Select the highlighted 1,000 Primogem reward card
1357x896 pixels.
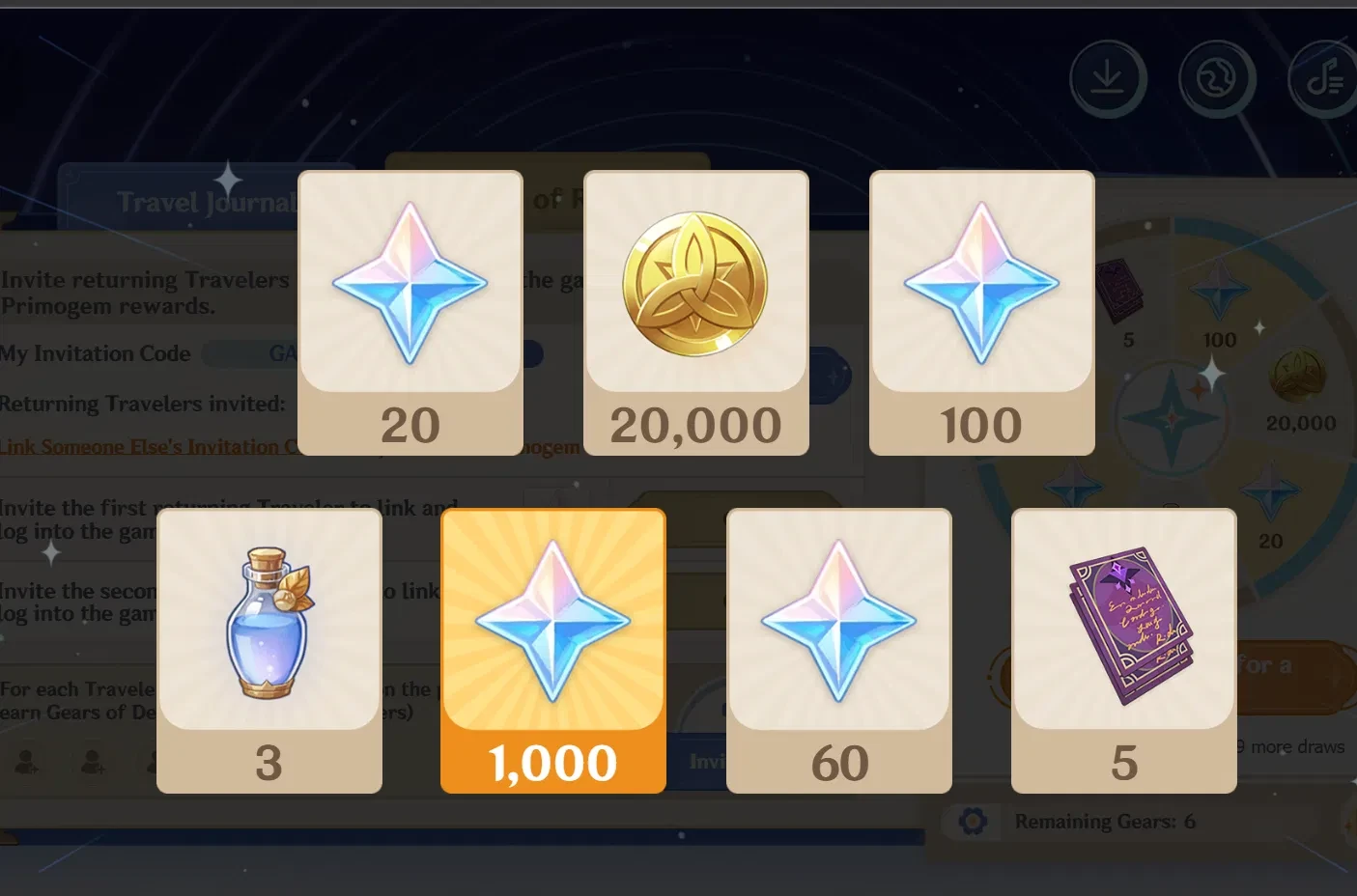click(x=552, y=652)
